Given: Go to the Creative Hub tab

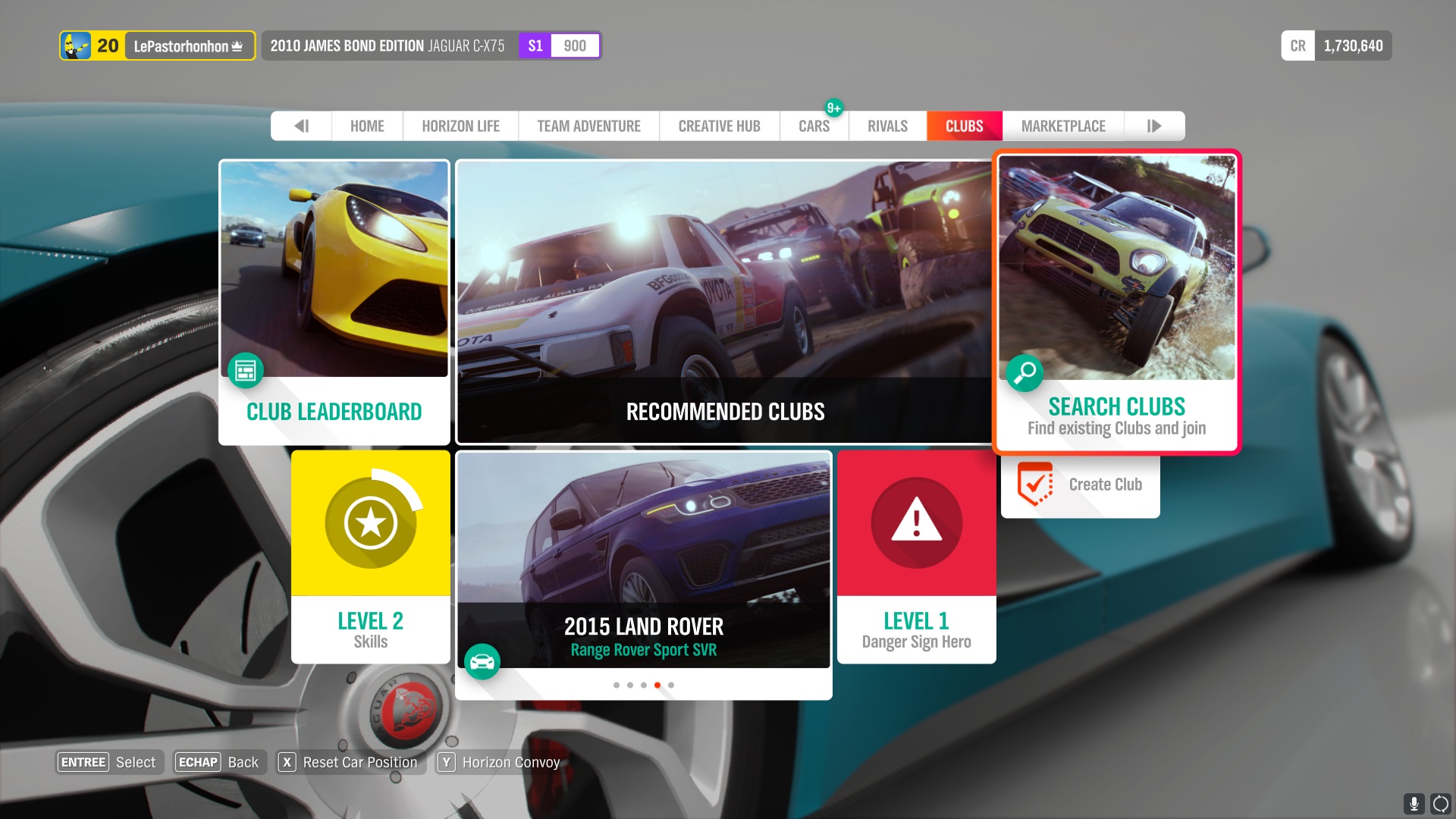Looking at the screenshot, I should (x=719, y=126).
